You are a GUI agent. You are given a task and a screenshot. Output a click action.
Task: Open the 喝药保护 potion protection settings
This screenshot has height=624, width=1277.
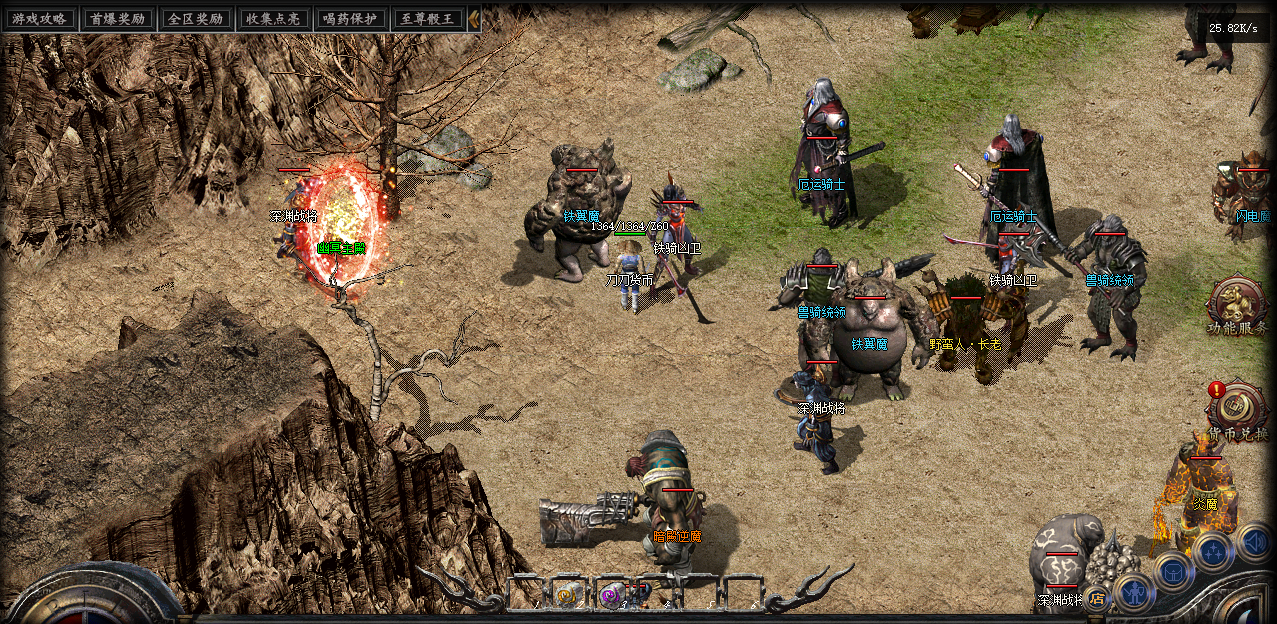pos(351,18)
